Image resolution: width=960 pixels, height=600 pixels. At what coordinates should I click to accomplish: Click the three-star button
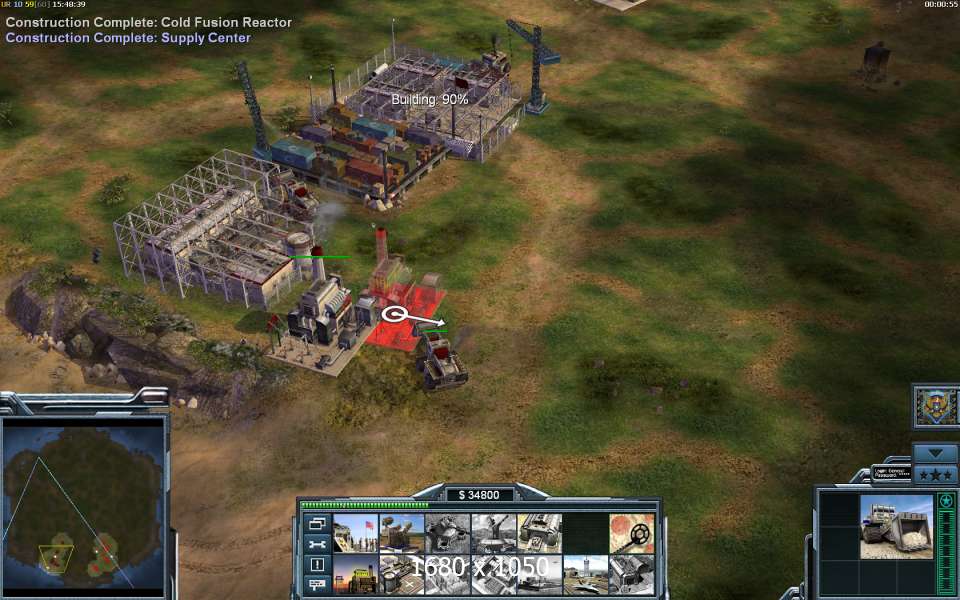(936, 474)
